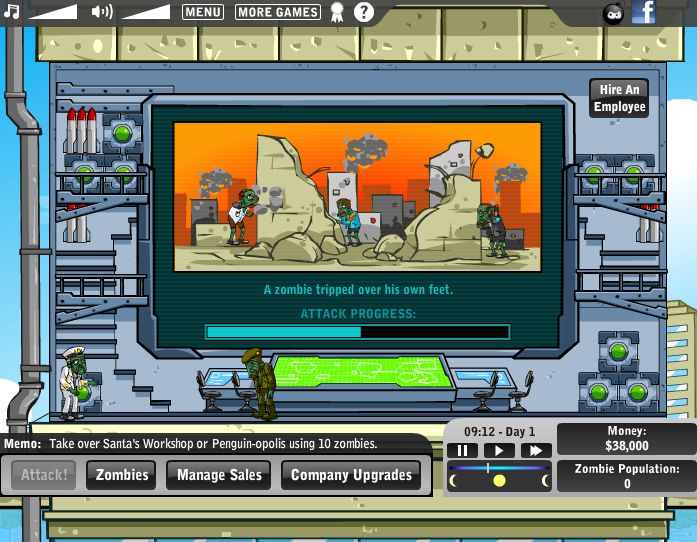This screenshot has width=697, height=542.
Task: Visit the MORE GAMES link
Action: pyautogui.click(x=278, y=12)
